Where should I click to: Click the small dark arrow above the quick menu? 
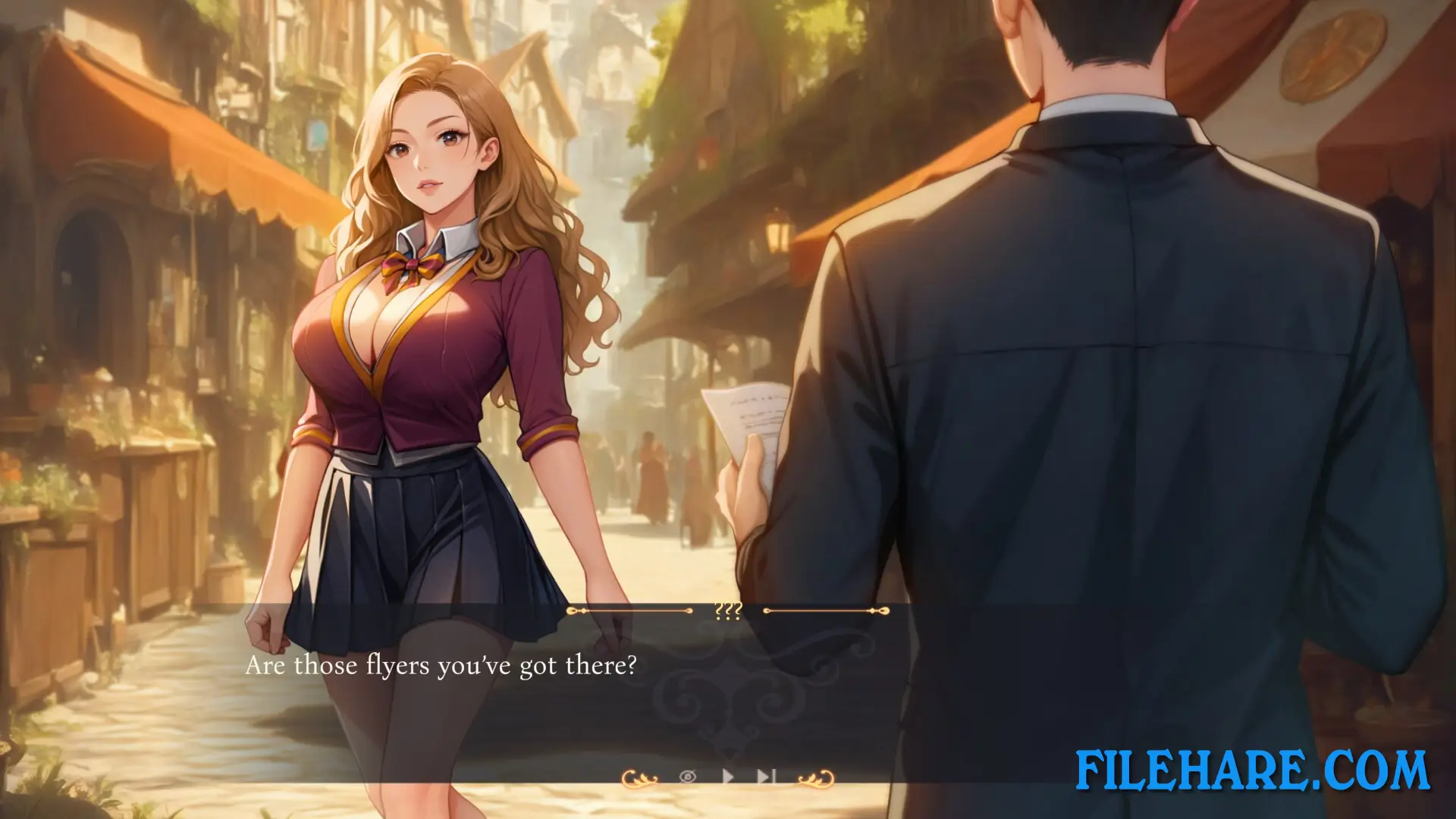click(x=730, y=752)
